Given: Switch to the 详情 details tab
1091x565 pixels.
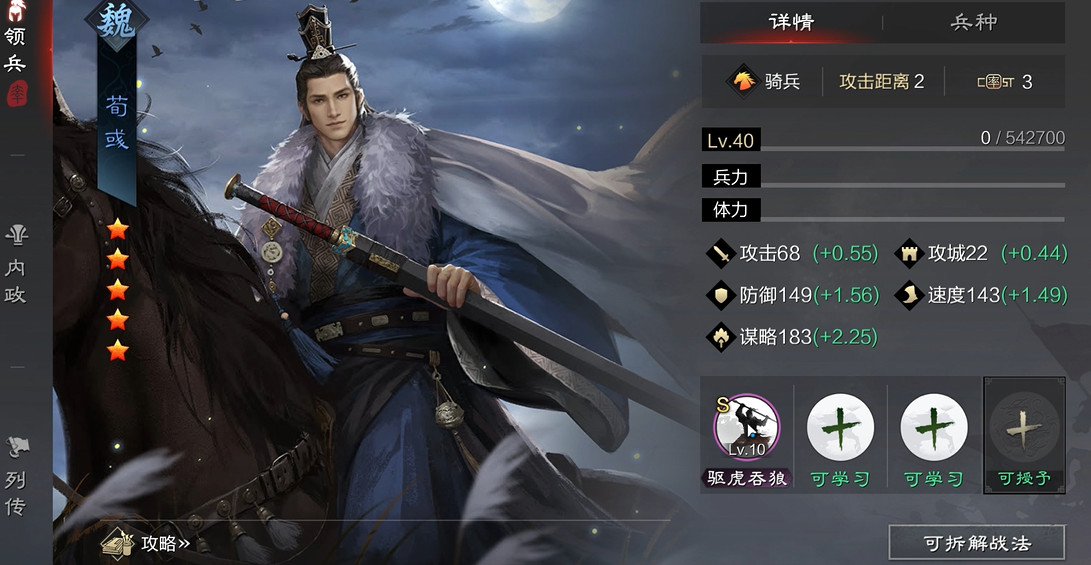Looking at the screenshot, I should click(790, 22).
